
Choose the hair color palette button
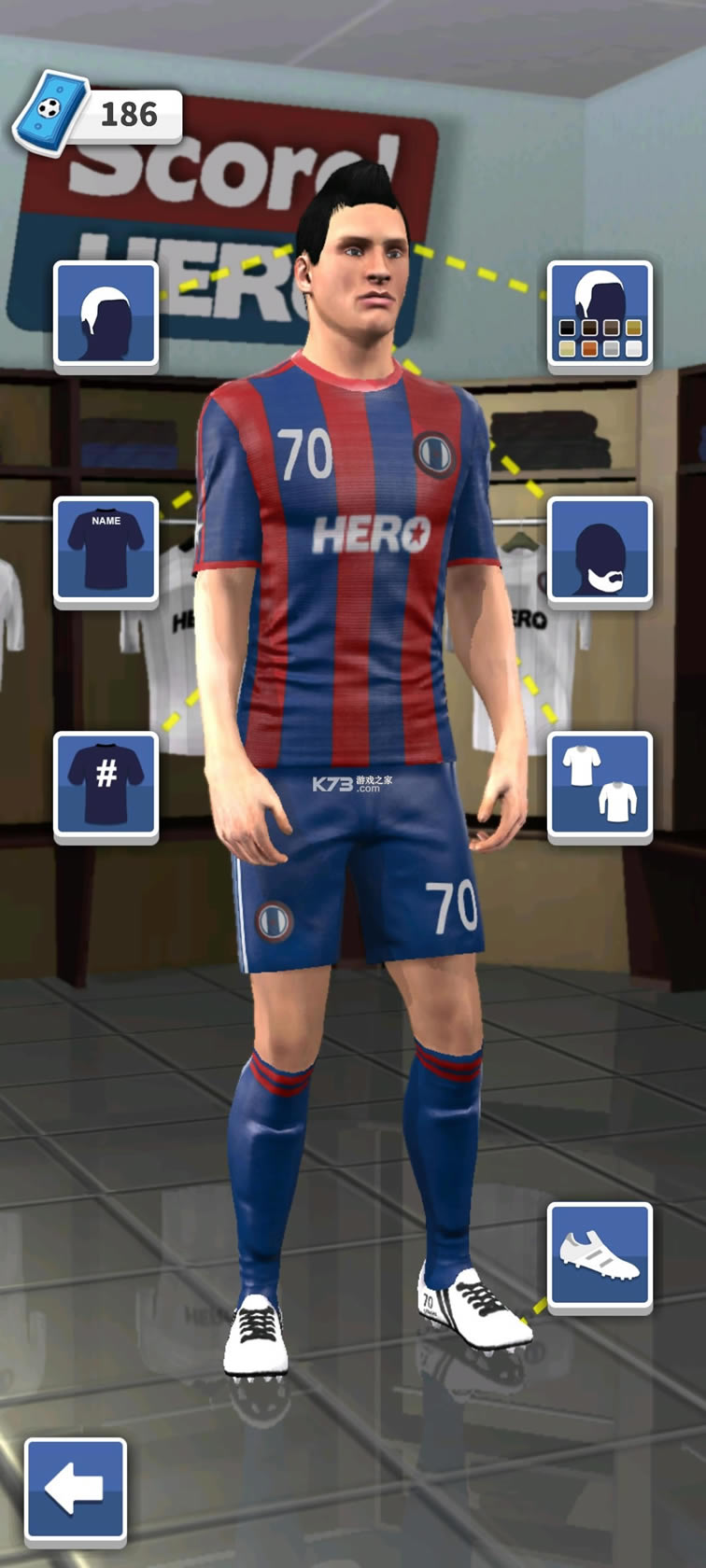click(600, 315)
